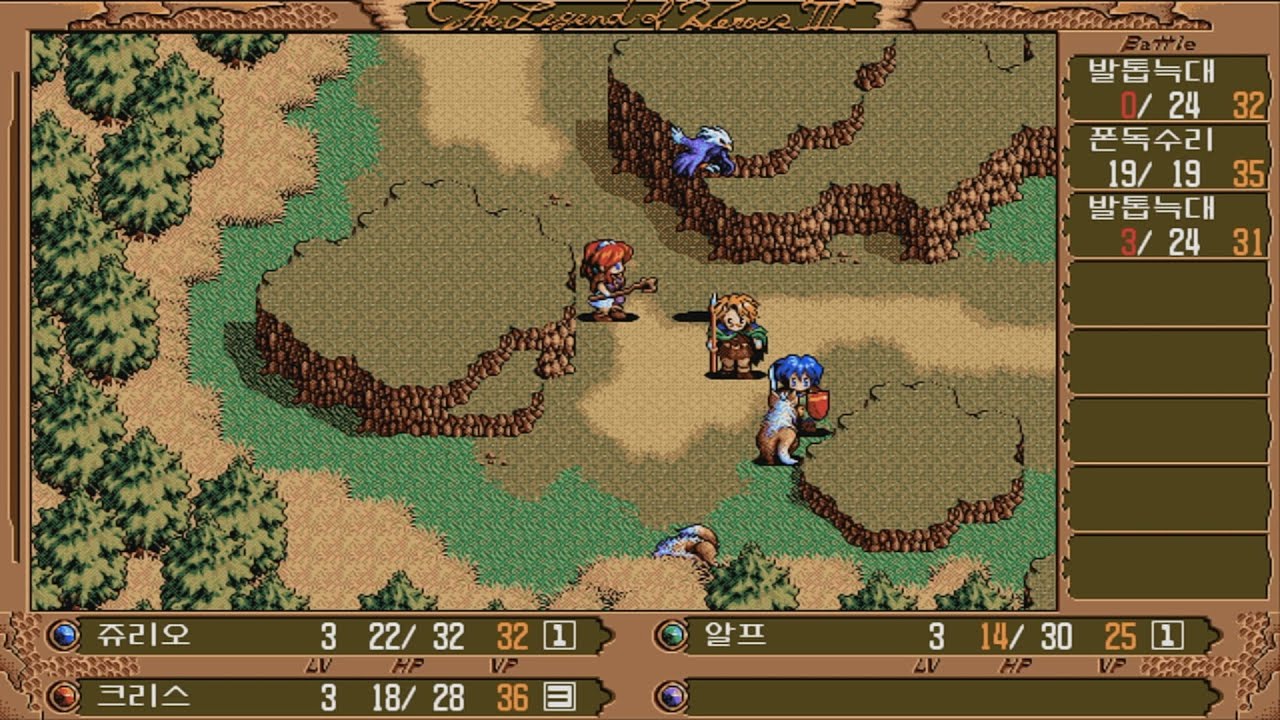The image size is (1280, 720).
Task: Select the 발톱늑대 entry showing 0/24 HP
Action: (1166, 88)
